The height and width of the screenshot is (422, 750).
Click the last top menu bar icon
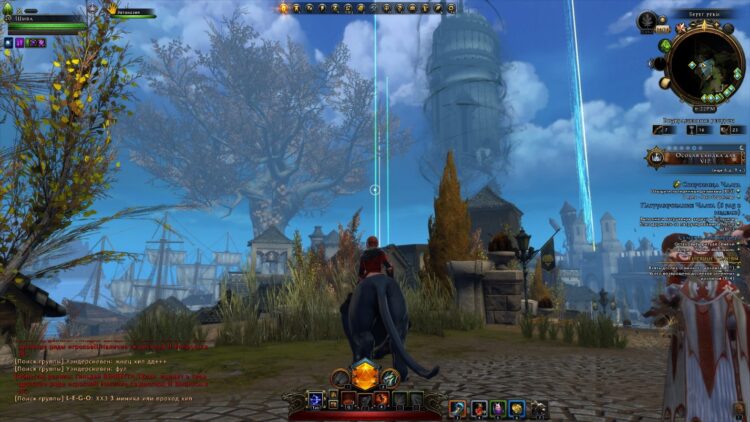452,8
